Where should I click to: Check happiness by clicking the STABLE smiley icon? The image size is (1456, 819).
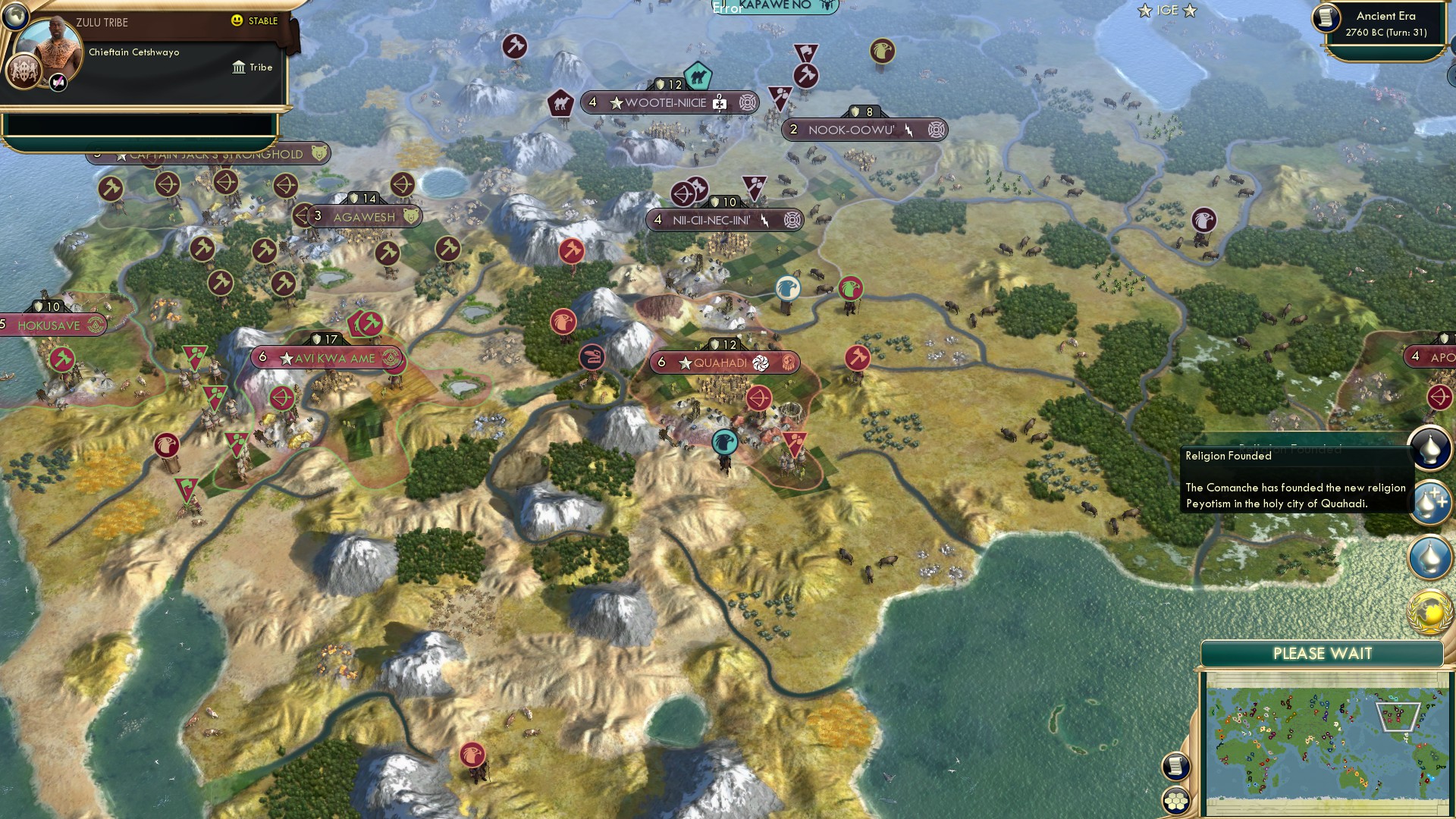click(237, 21)
